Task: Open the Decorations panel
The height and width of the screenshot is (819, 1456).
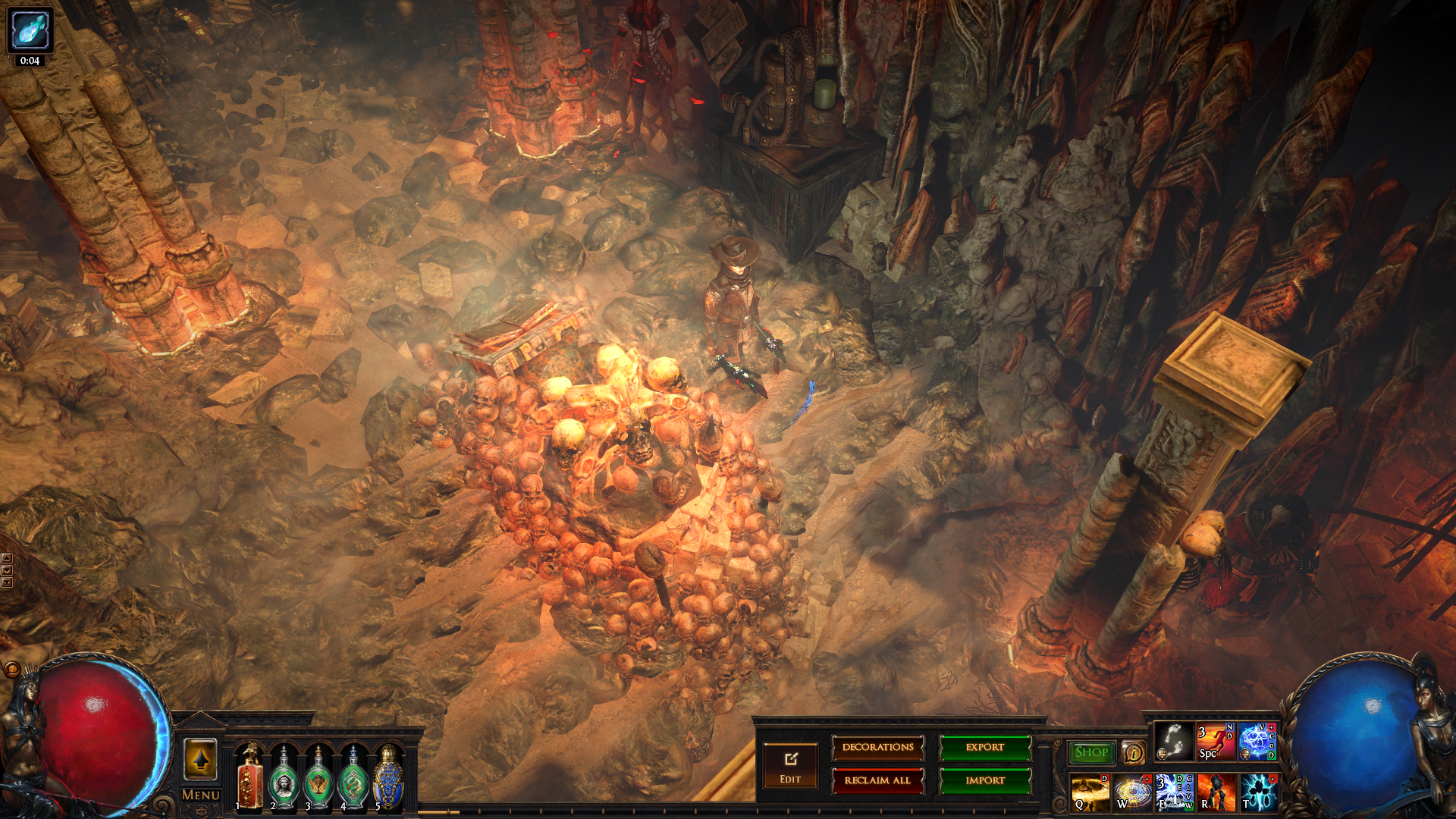Action: (x=877, y=748)
